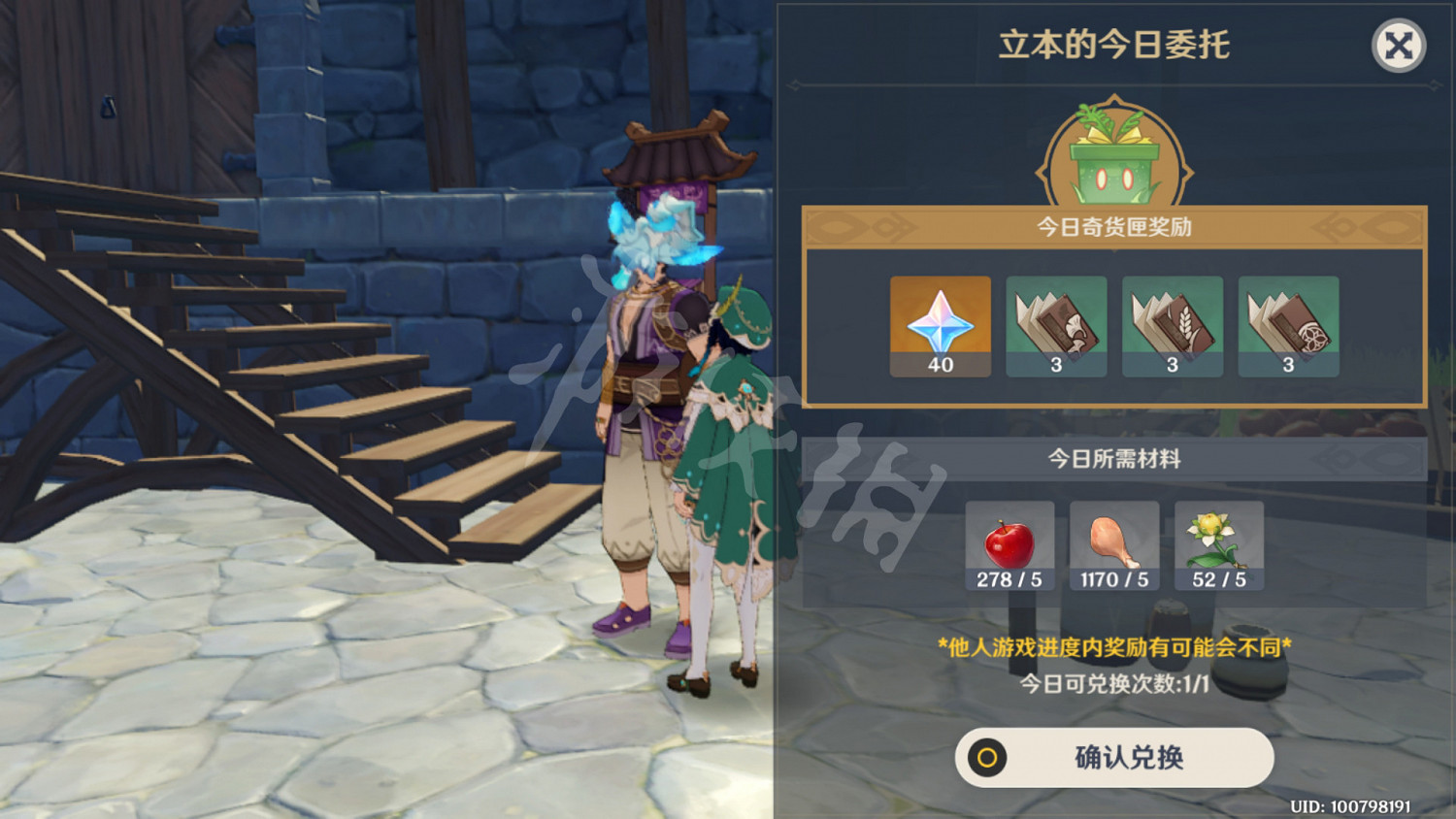Click the 今日奇货匣奖励 banner header

(x=1114, y=226)
